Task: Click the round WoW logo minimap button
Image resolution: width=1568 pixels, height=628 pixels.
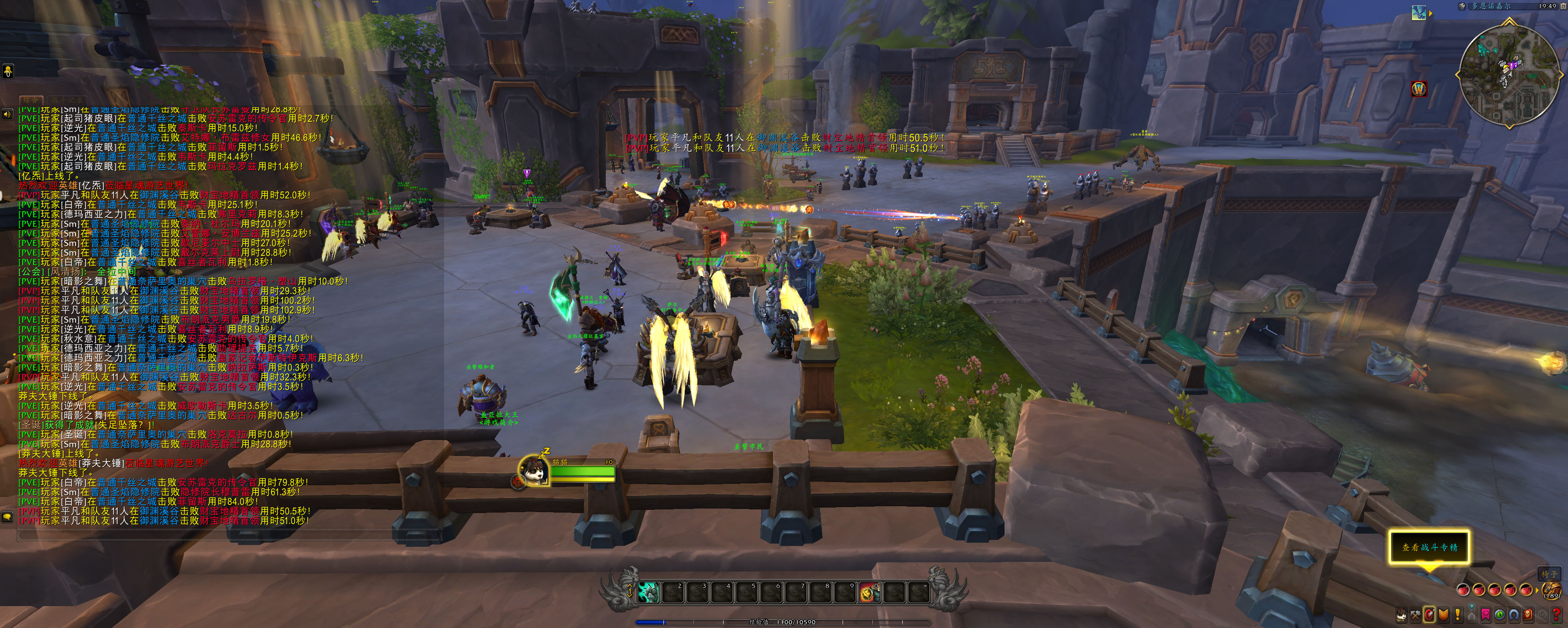Action: pyautogui.click(x=1419, y=89)
